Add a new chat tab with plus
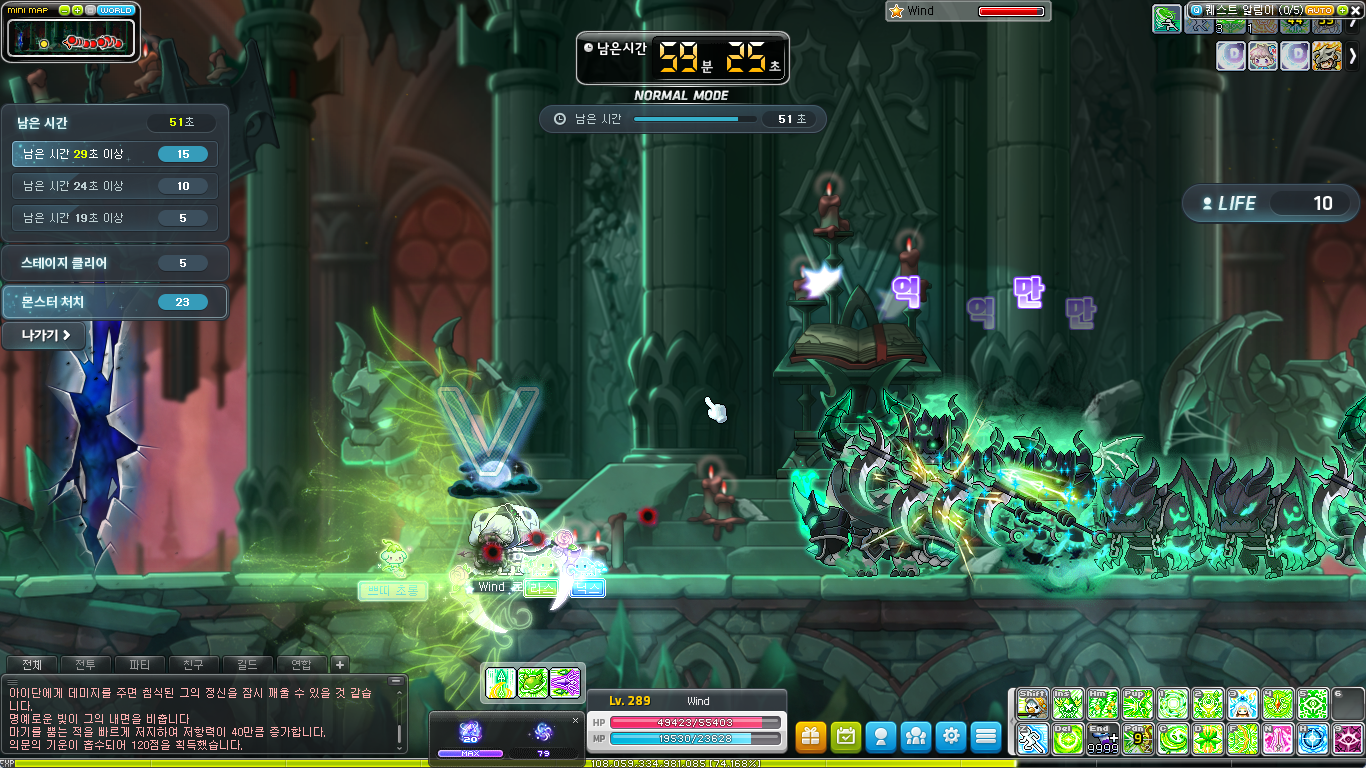 339,664
